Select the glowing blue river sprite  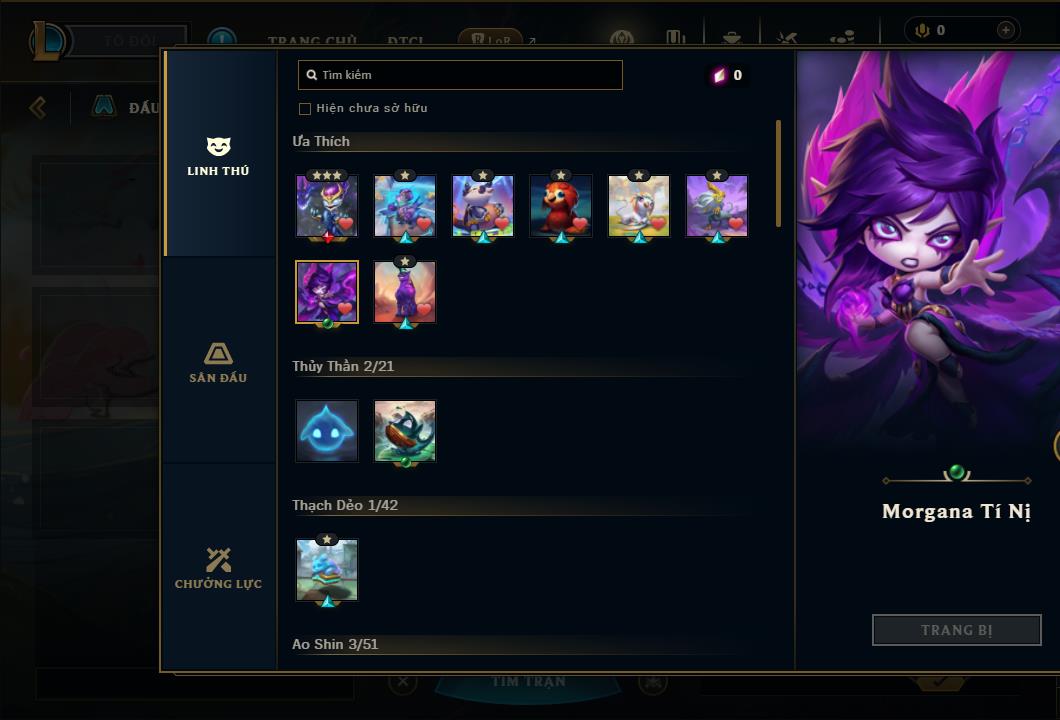327,431
